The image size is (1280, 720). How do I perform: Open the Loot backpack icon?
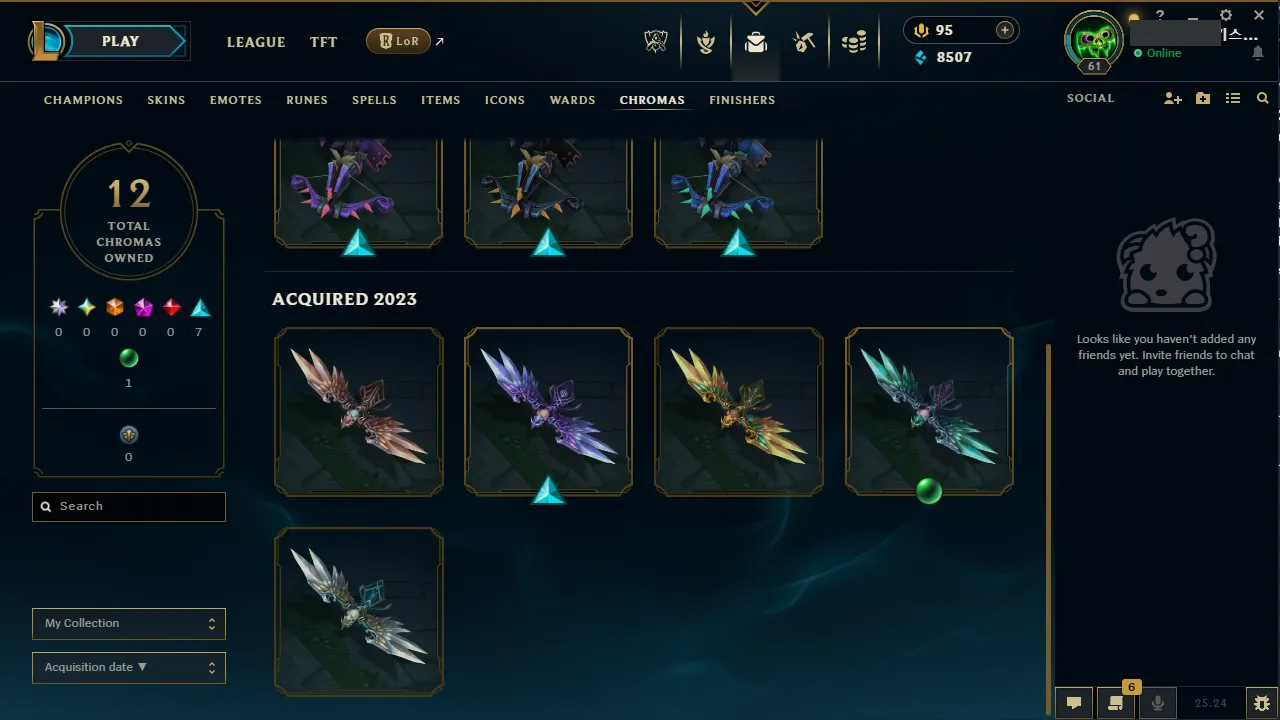coord(755,42)
